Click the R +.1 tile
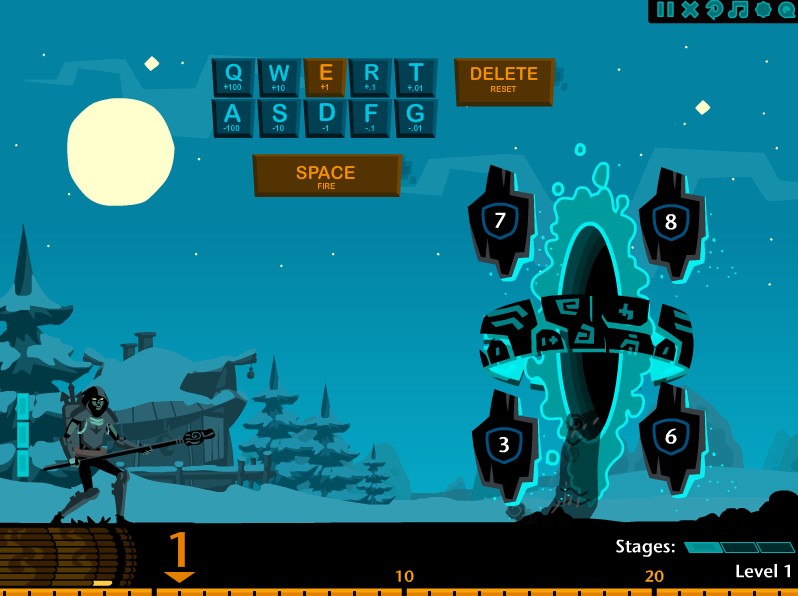798x596 pixels. (371, 77)
